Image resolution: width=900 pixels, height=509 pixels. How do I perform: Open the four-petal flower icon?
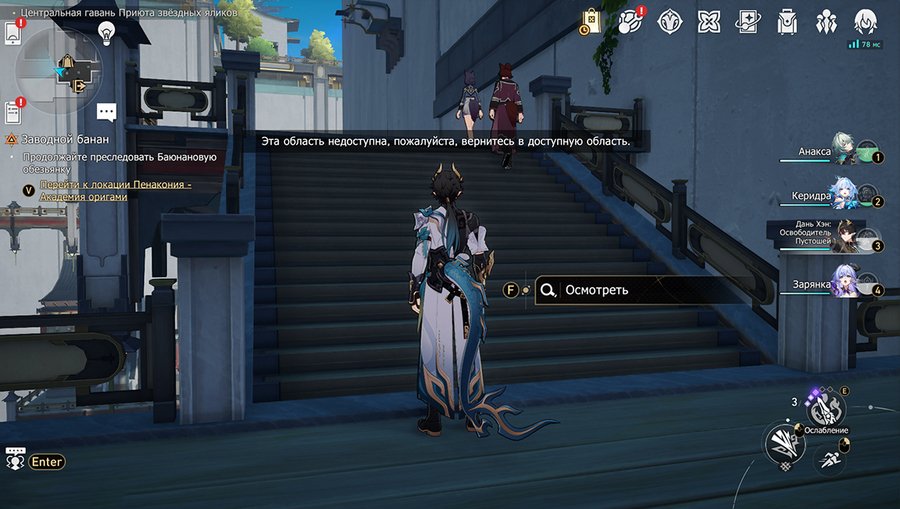pos(709,21)
